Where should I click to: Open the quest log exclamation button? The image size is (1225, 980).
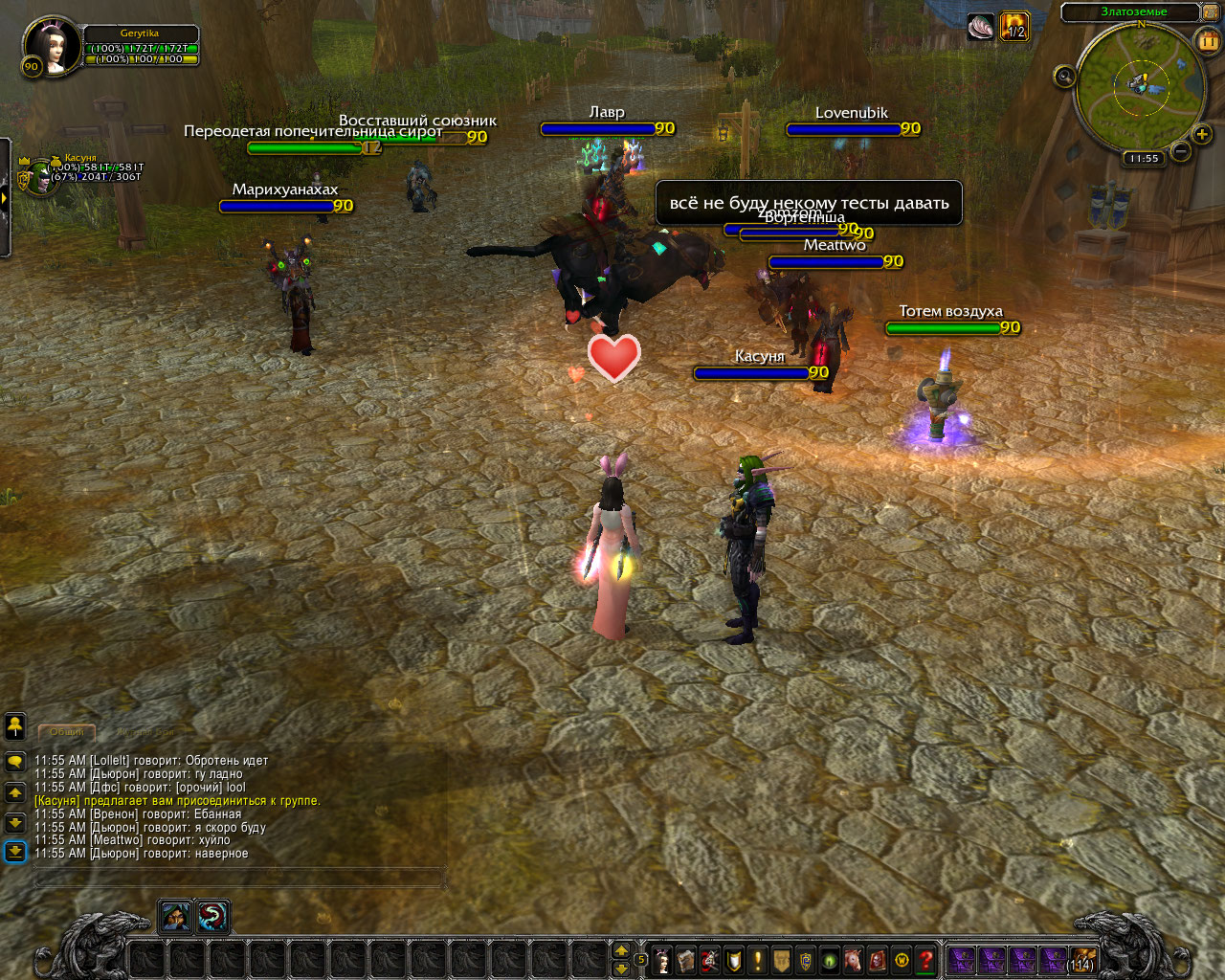(758, 960)
